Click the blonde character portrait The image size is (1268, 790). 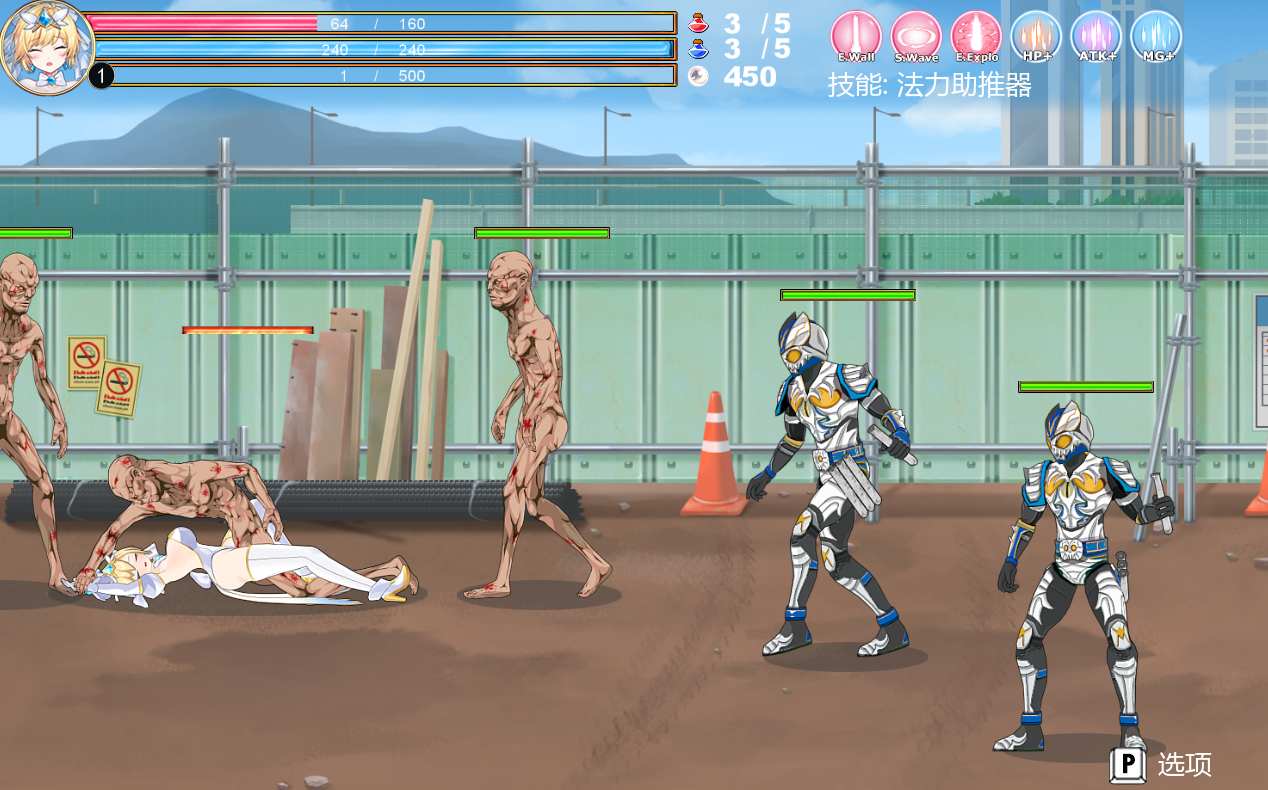pyautogui.click(x=46, y=46)
